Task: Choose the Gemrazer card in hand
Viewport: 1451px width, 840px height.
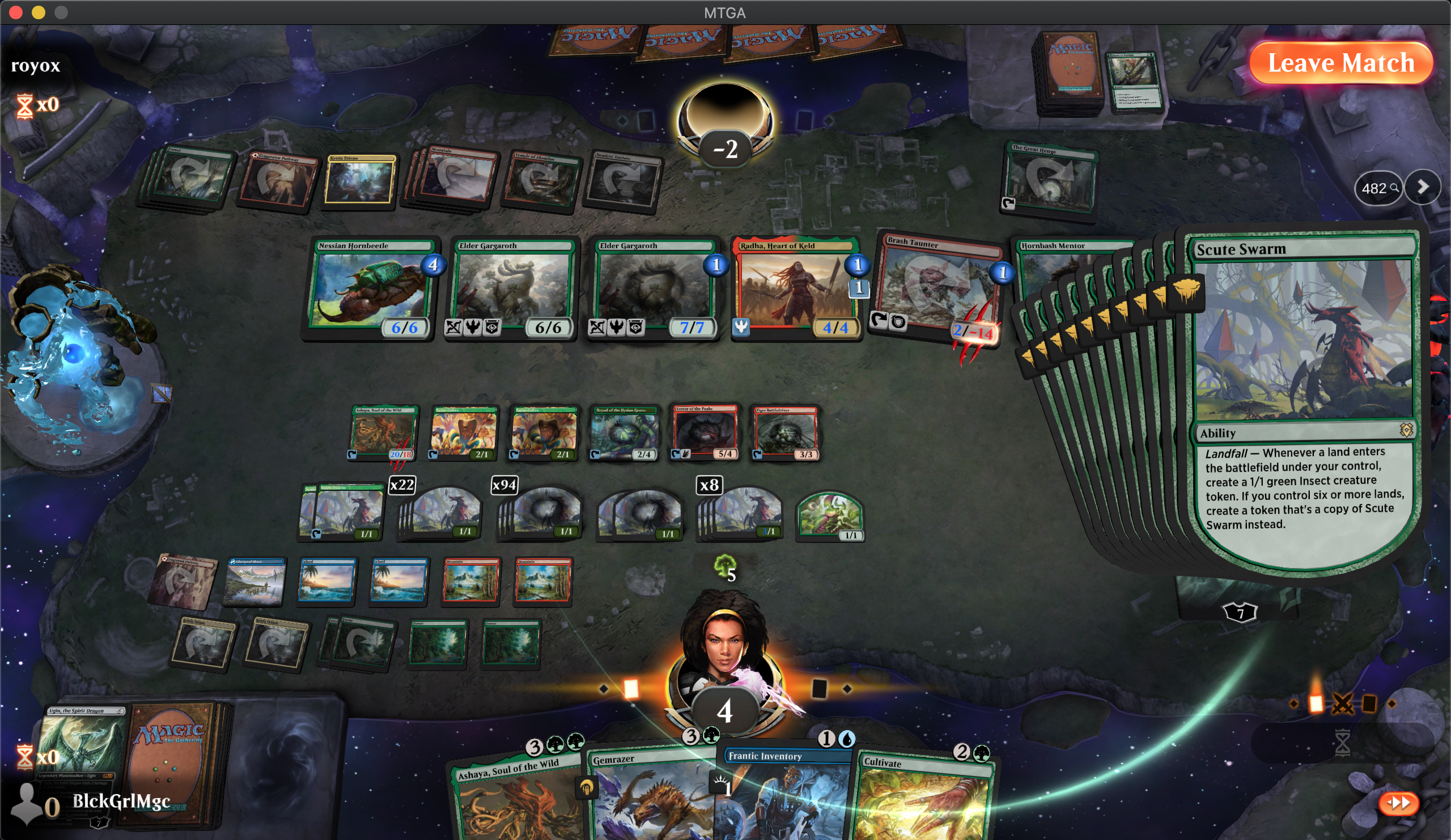Action: click(651, 797)
